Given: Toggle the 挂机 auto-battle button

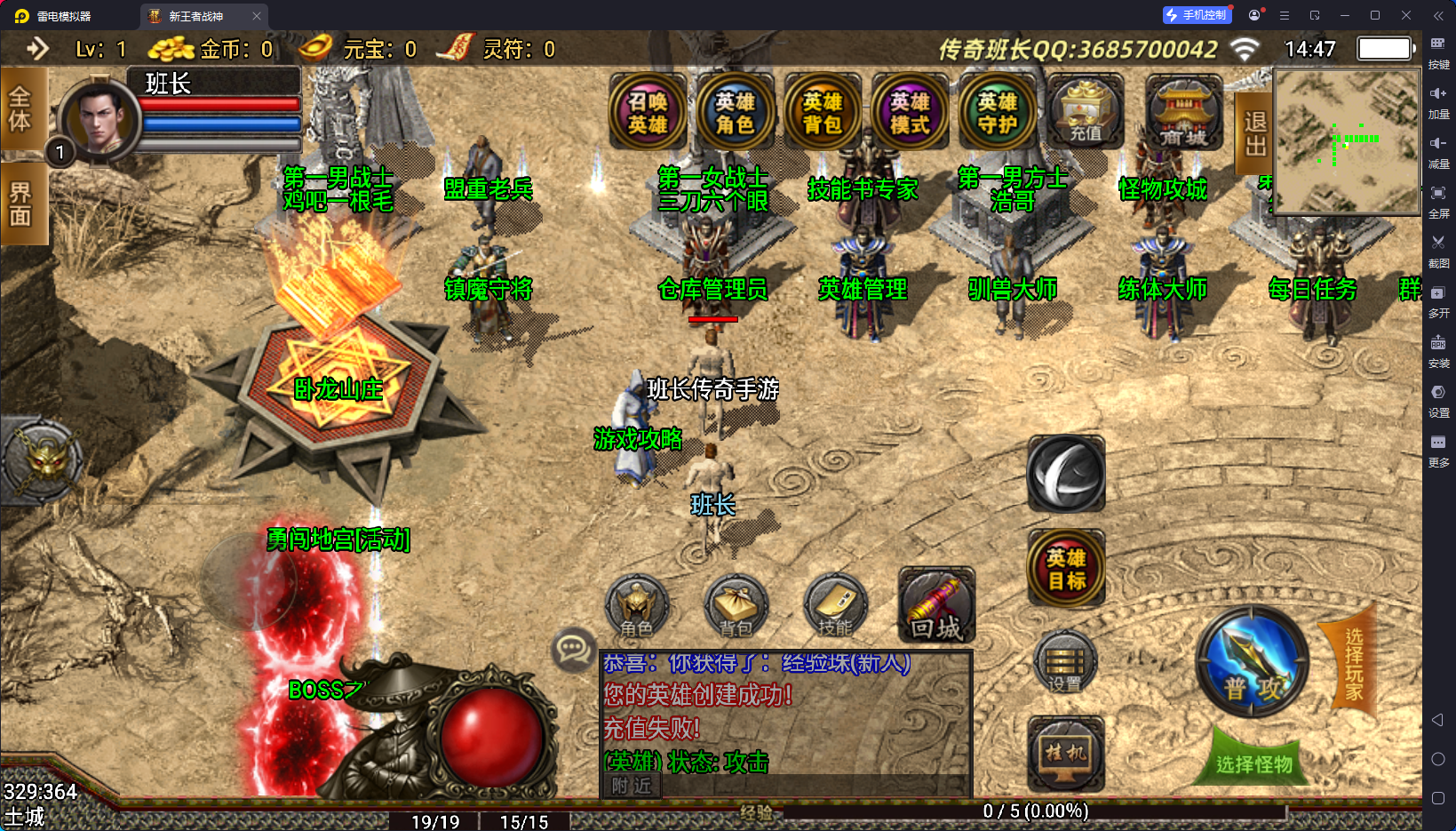Looking at the screenshot, I should point(1066,755).
